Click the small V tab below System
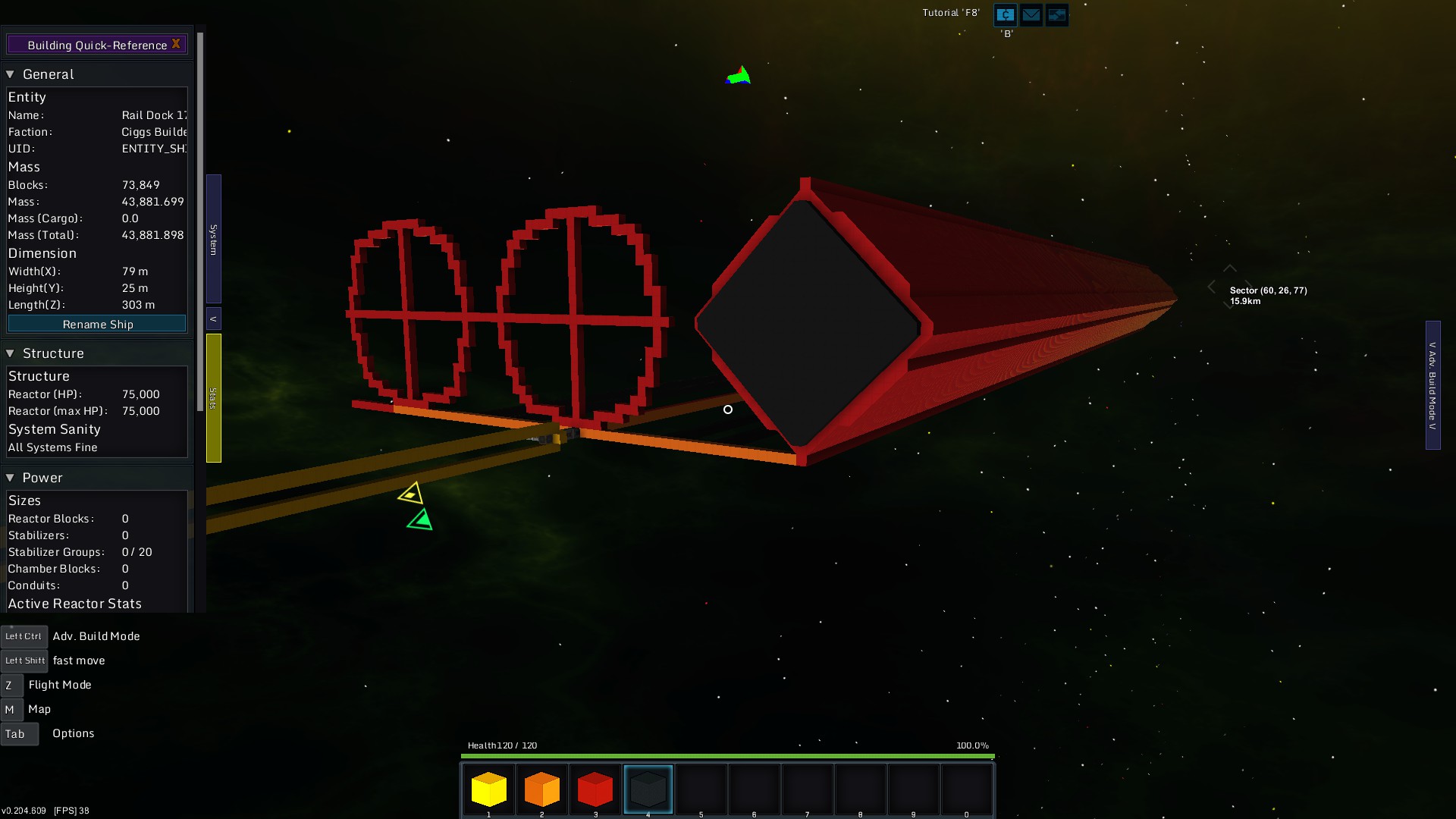 [214, 318]
